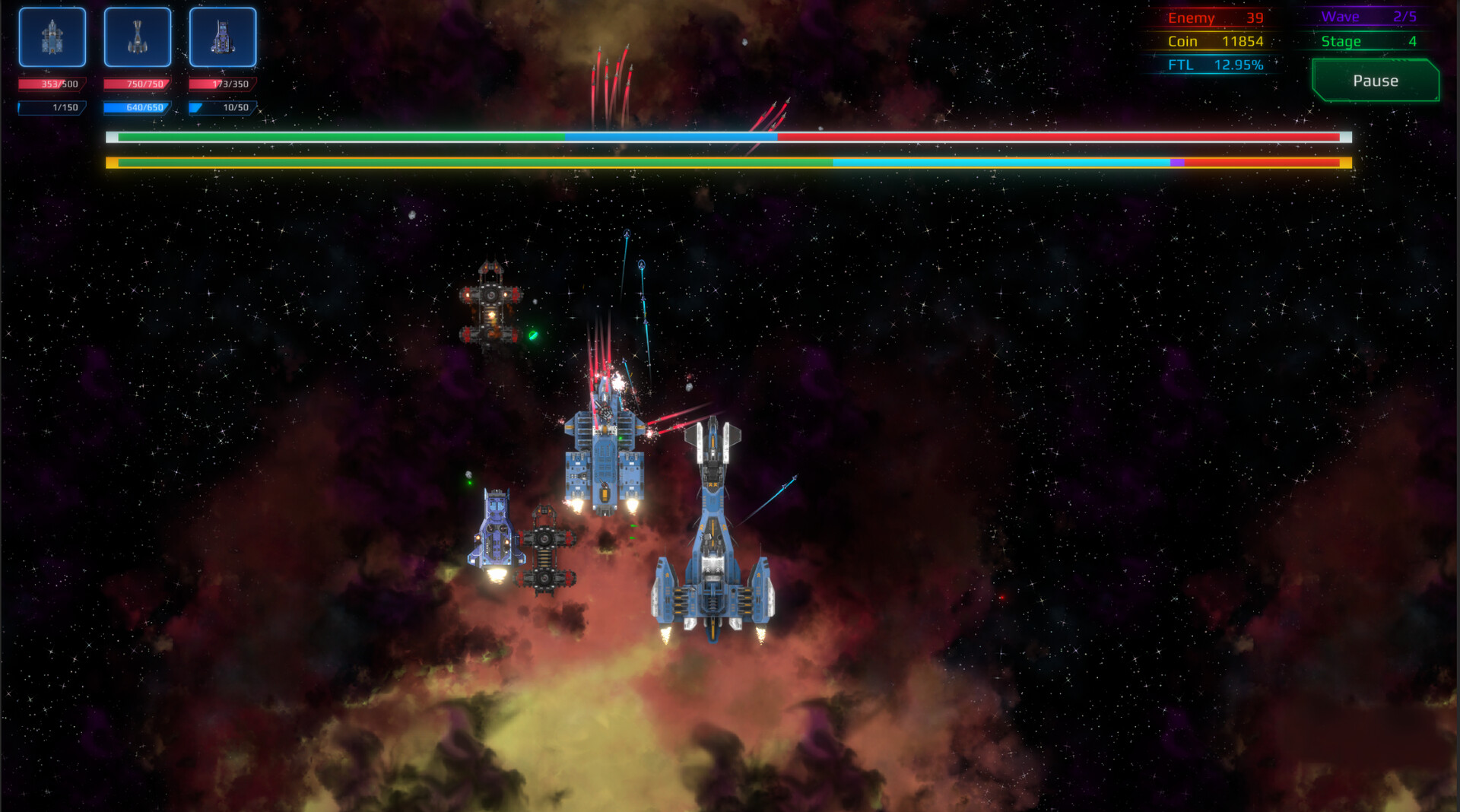1460x812 pixels.
Task: Click the green orb pickup near the enemy ship
Action: tap(532, 335)
